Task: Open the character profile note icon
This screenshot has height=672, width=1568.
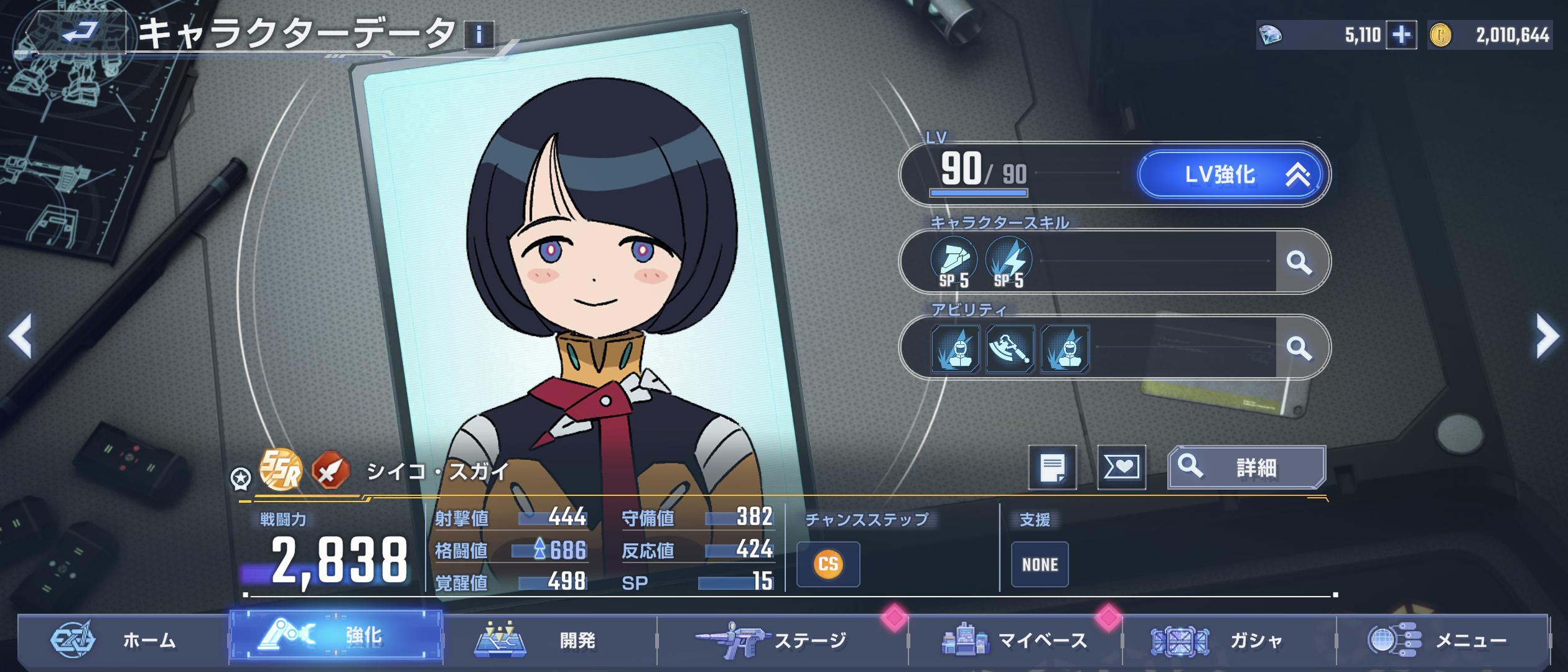Action: coord(1052,467)
